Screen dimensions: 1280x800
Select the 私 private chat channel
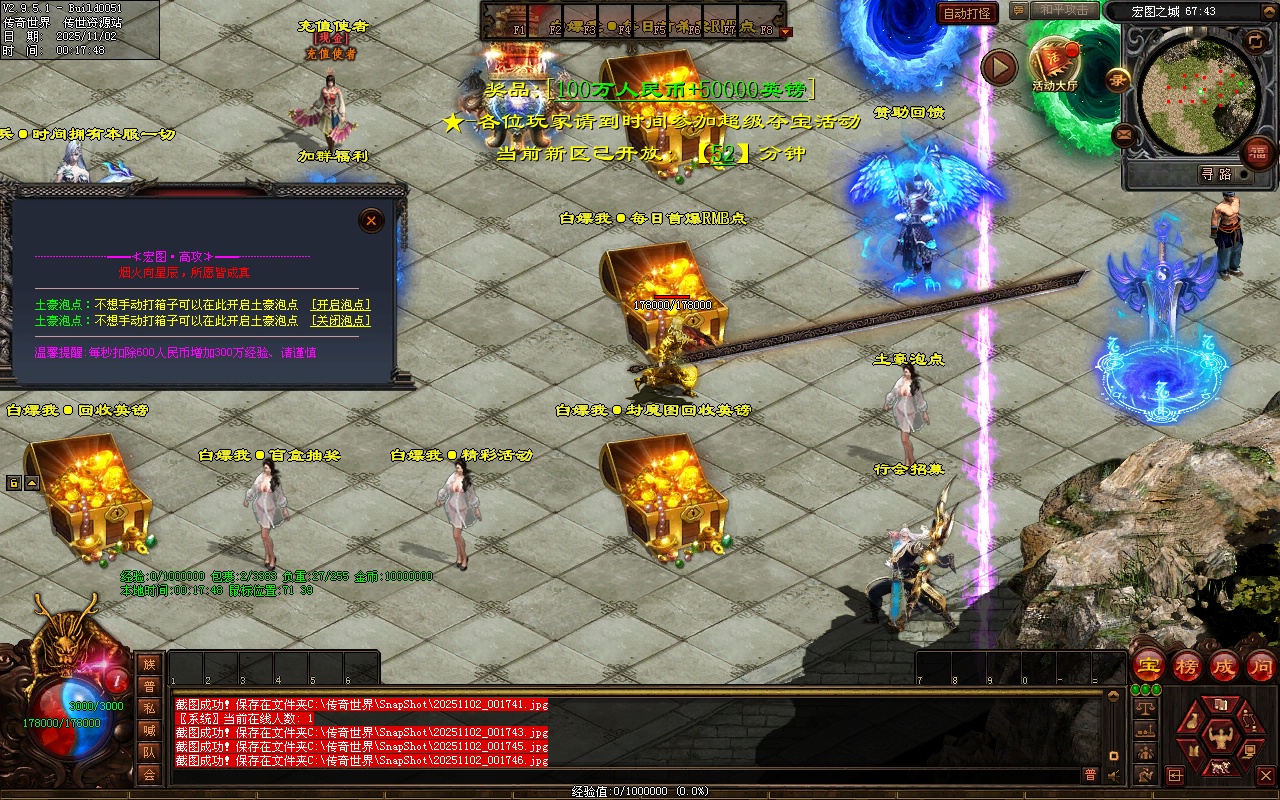coord(149,708)
